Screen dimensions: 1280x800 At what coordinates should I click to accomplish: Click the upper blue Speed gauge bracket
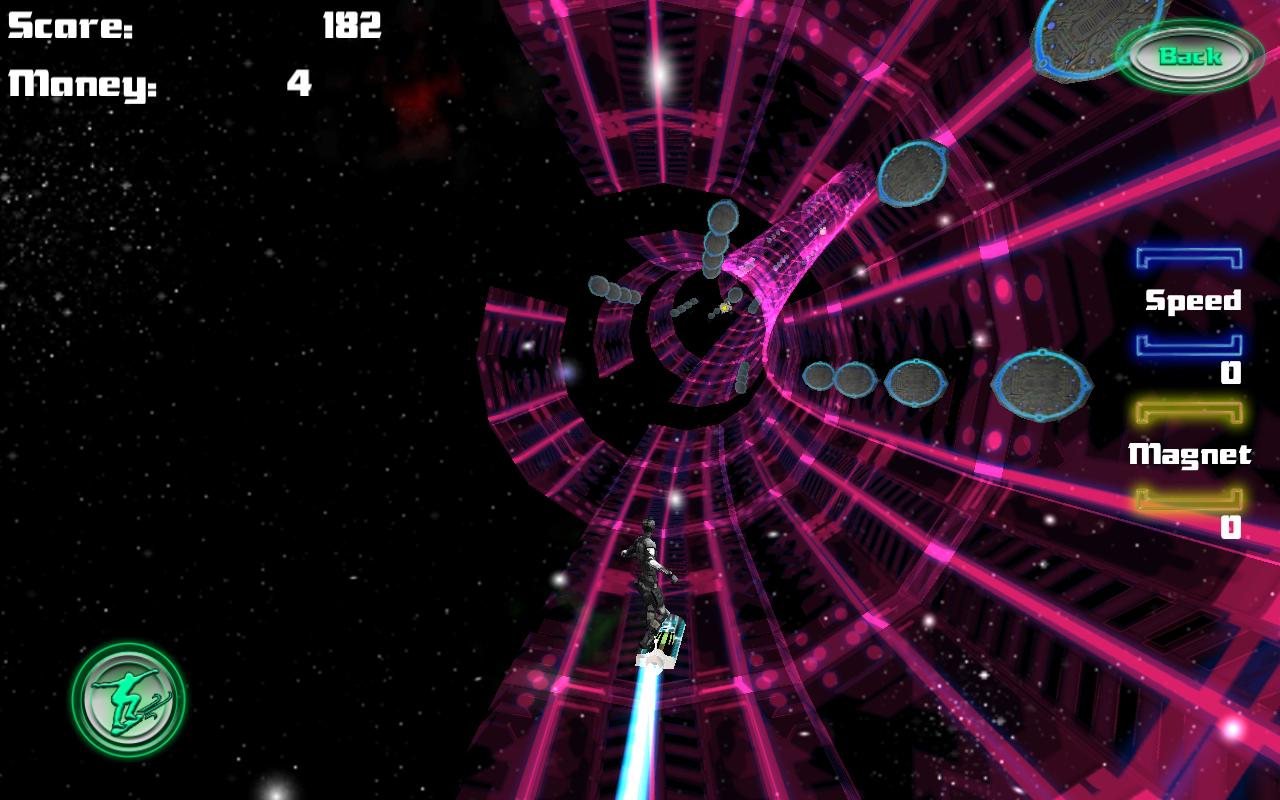tap(1190, 258)
